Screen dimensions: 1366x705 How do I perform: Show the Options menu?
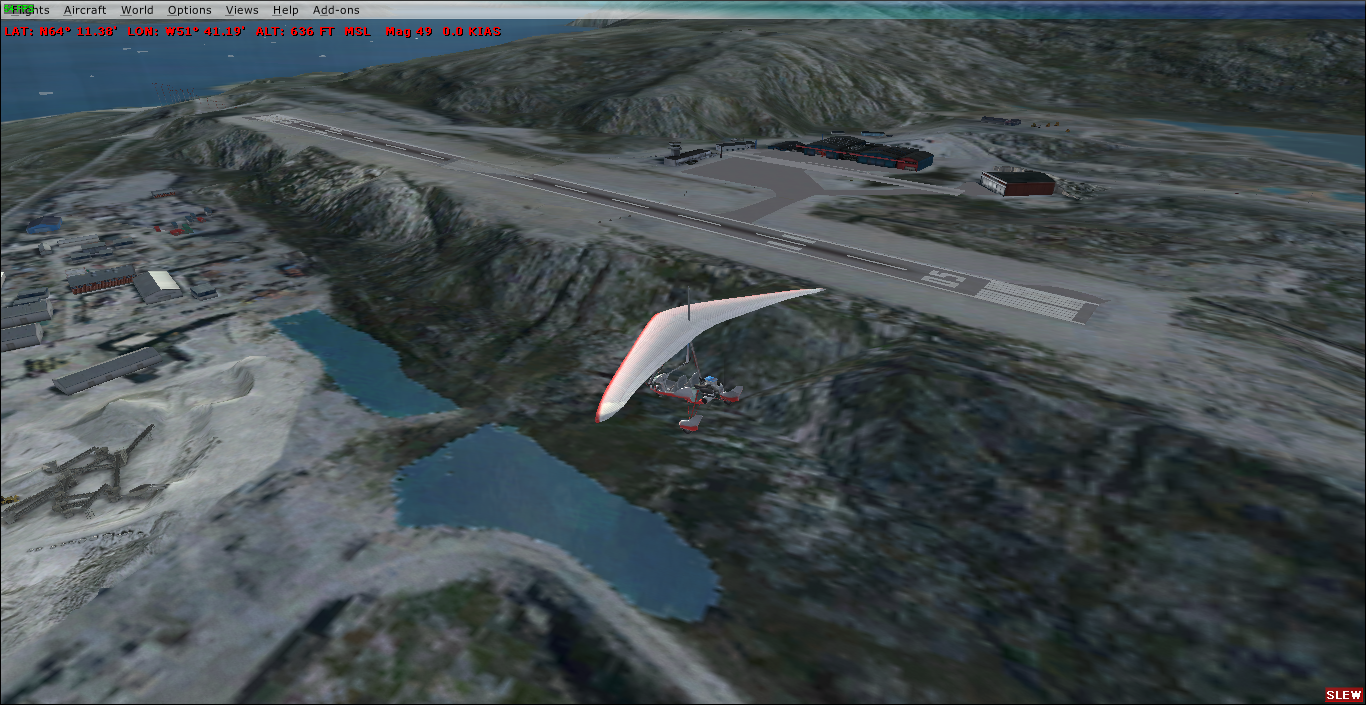189,10
